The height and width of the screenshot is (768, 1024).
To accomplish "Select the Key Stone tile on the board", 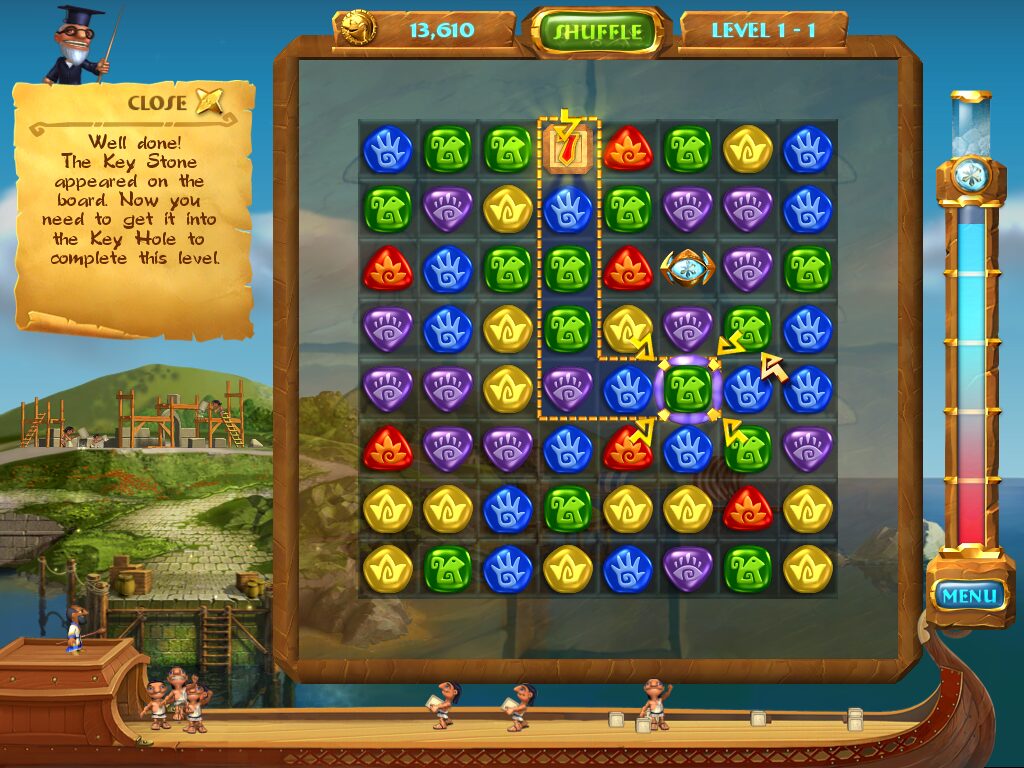I will [687, 268].
